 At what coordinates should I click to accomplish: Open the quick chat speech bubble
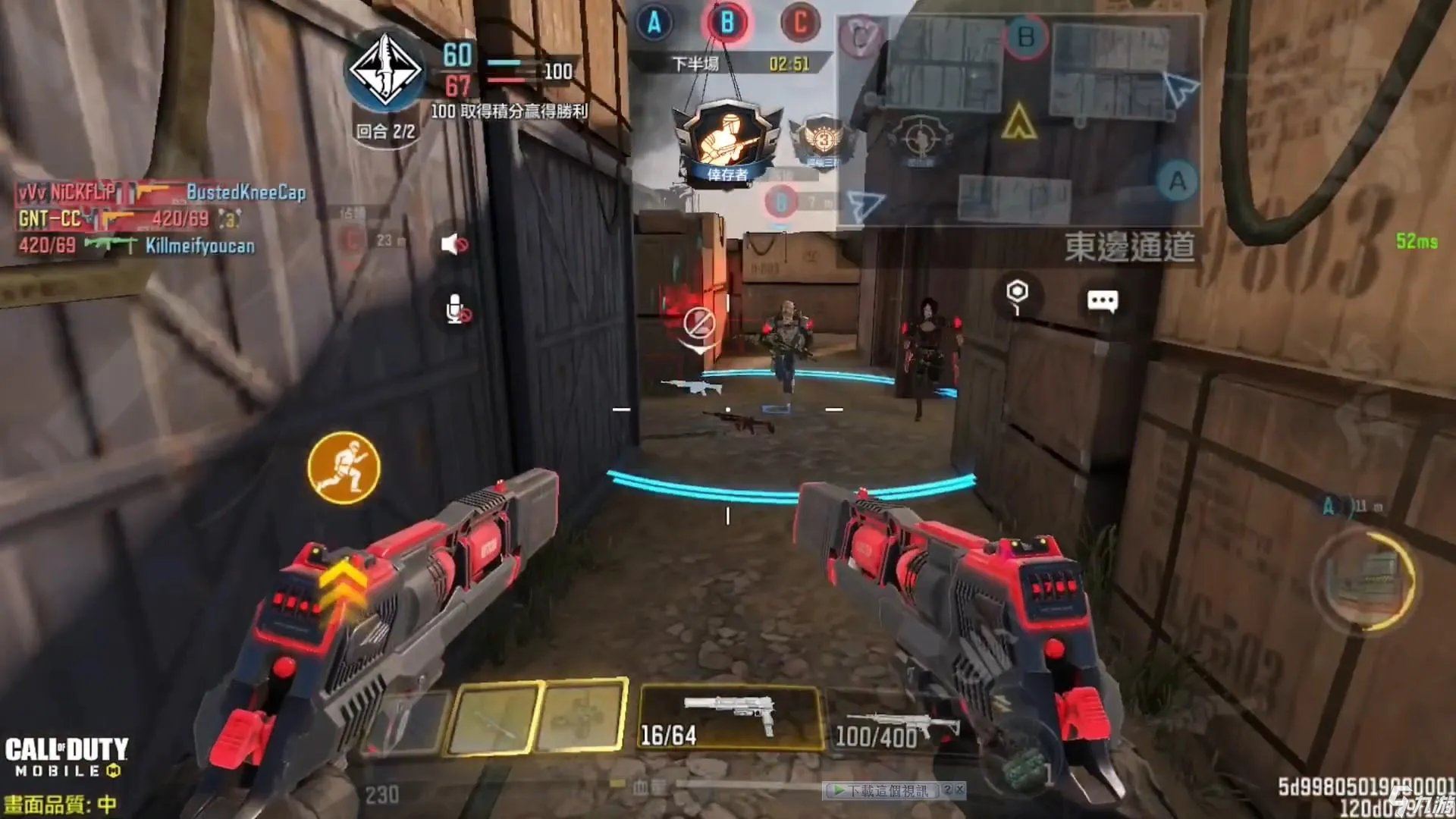tap(1102, 301)
